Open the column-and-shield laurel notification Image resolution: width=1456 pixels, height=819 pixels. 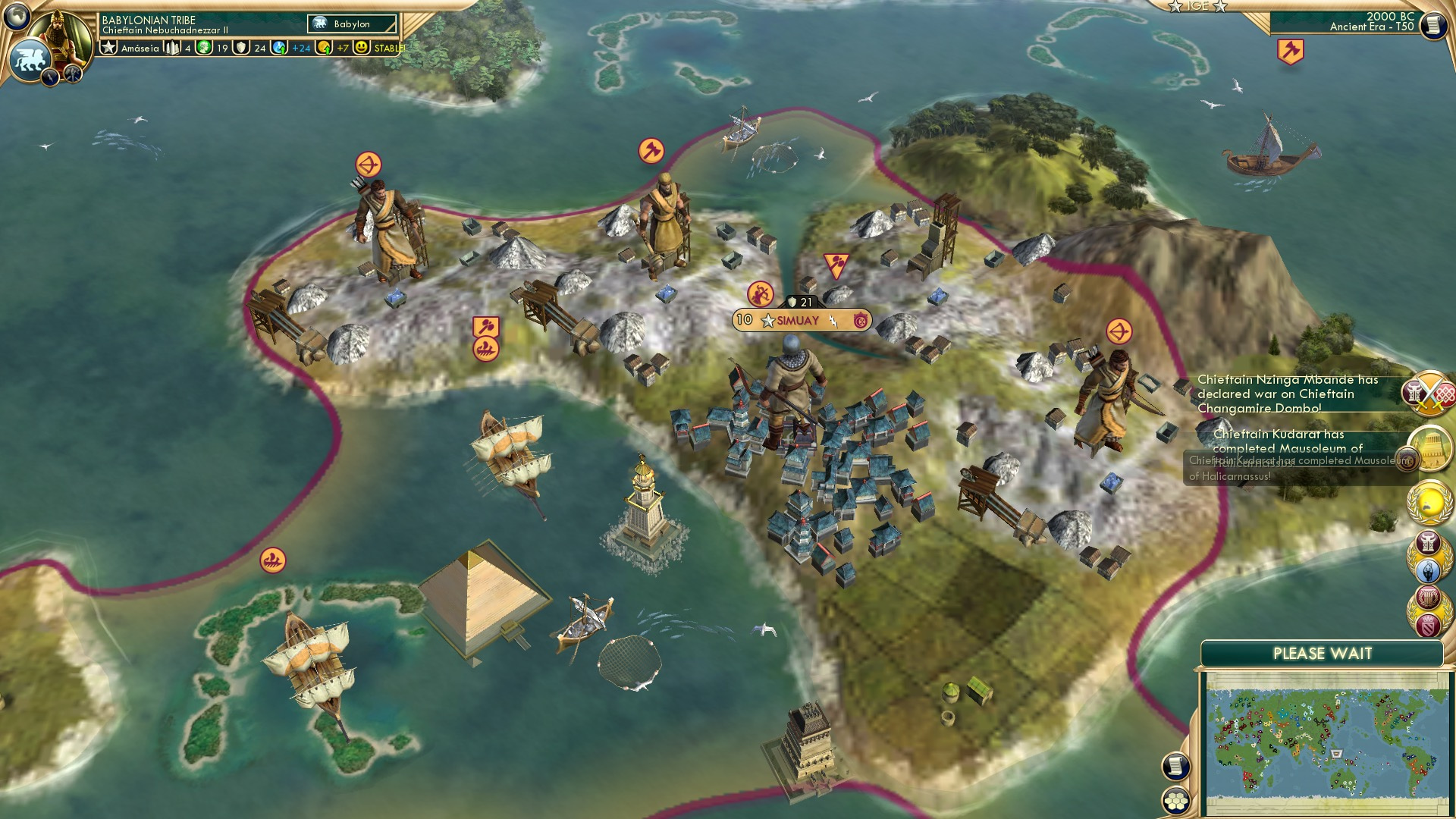[1429, 610]
